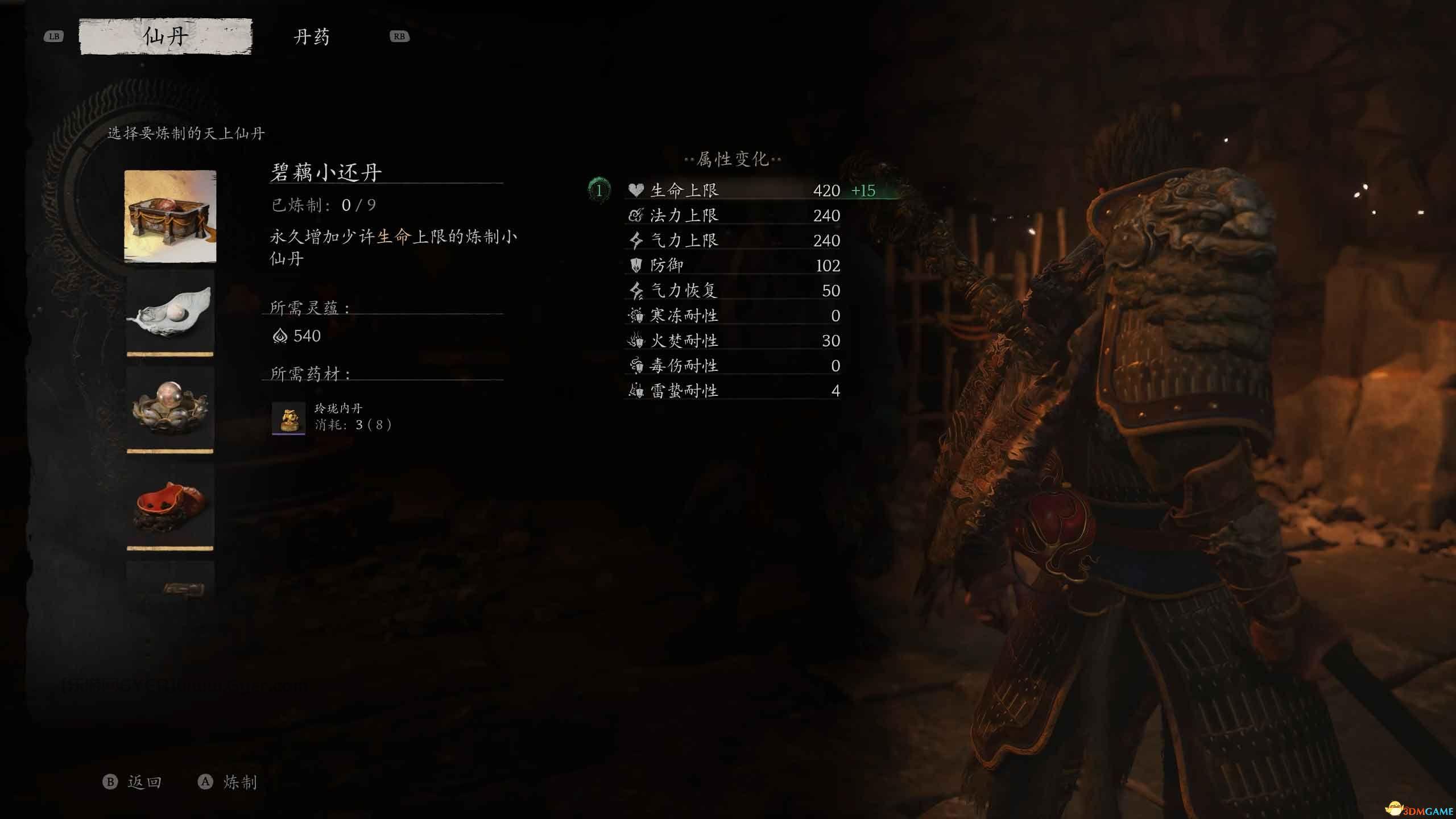Click the 气力上限 stamina icon

tap(637, 240)
